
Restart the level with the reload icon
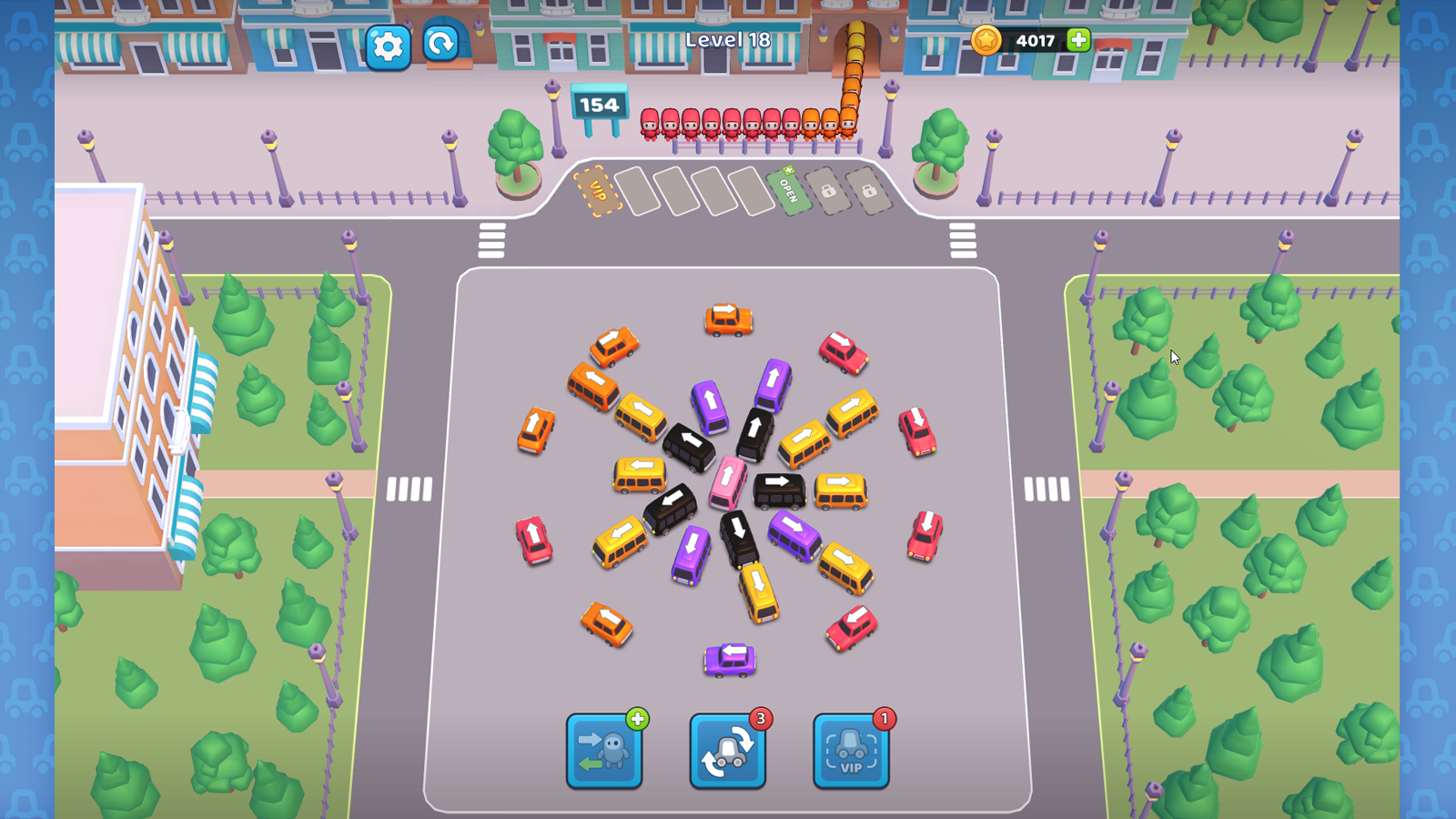point(440,42)
